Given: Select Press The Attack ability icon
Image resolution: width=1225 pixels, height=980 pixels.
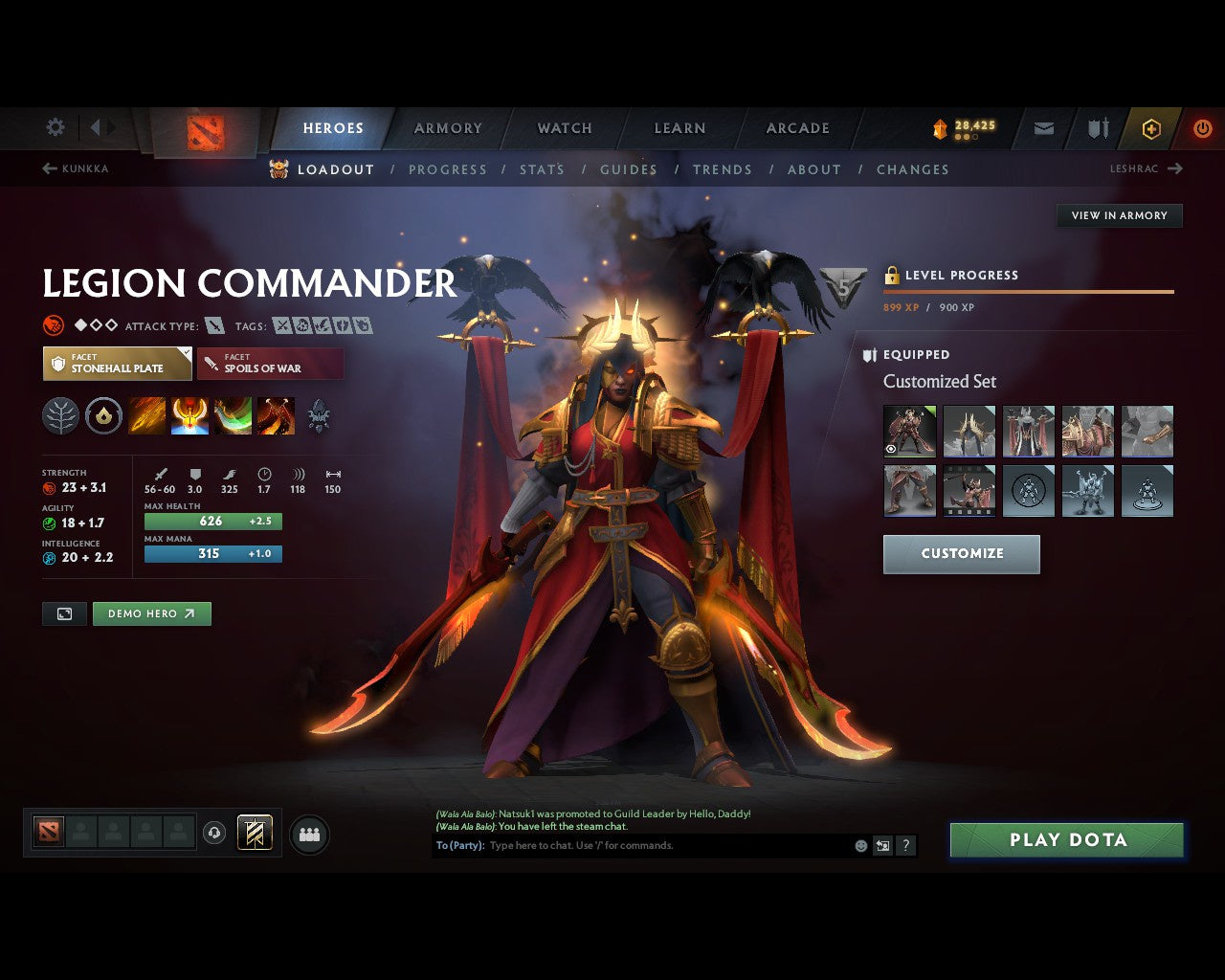Looking at the screenshot, I should tap(189, 415).
